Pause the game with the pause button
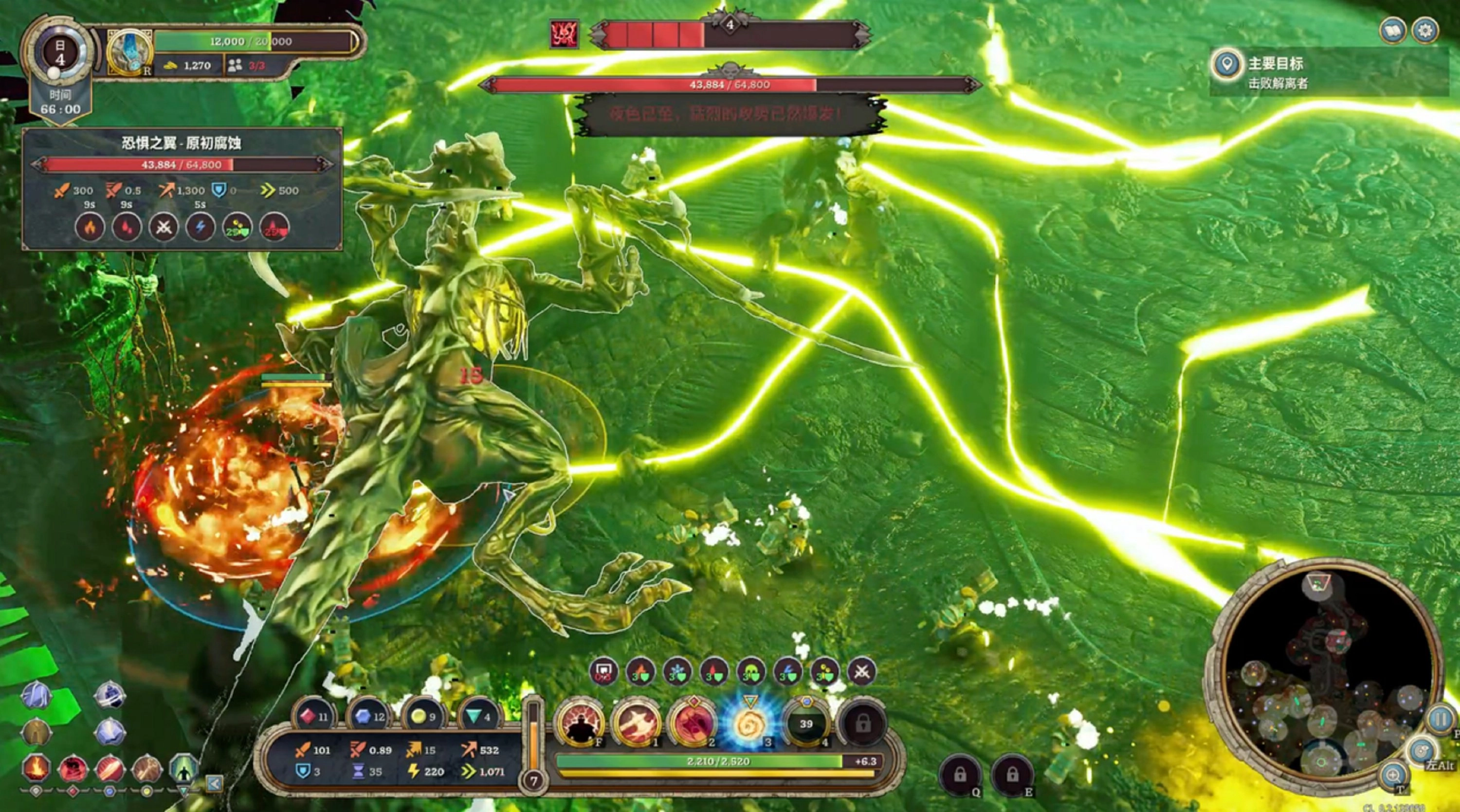Screen dimensions: 1460x812 (1440, 720)
